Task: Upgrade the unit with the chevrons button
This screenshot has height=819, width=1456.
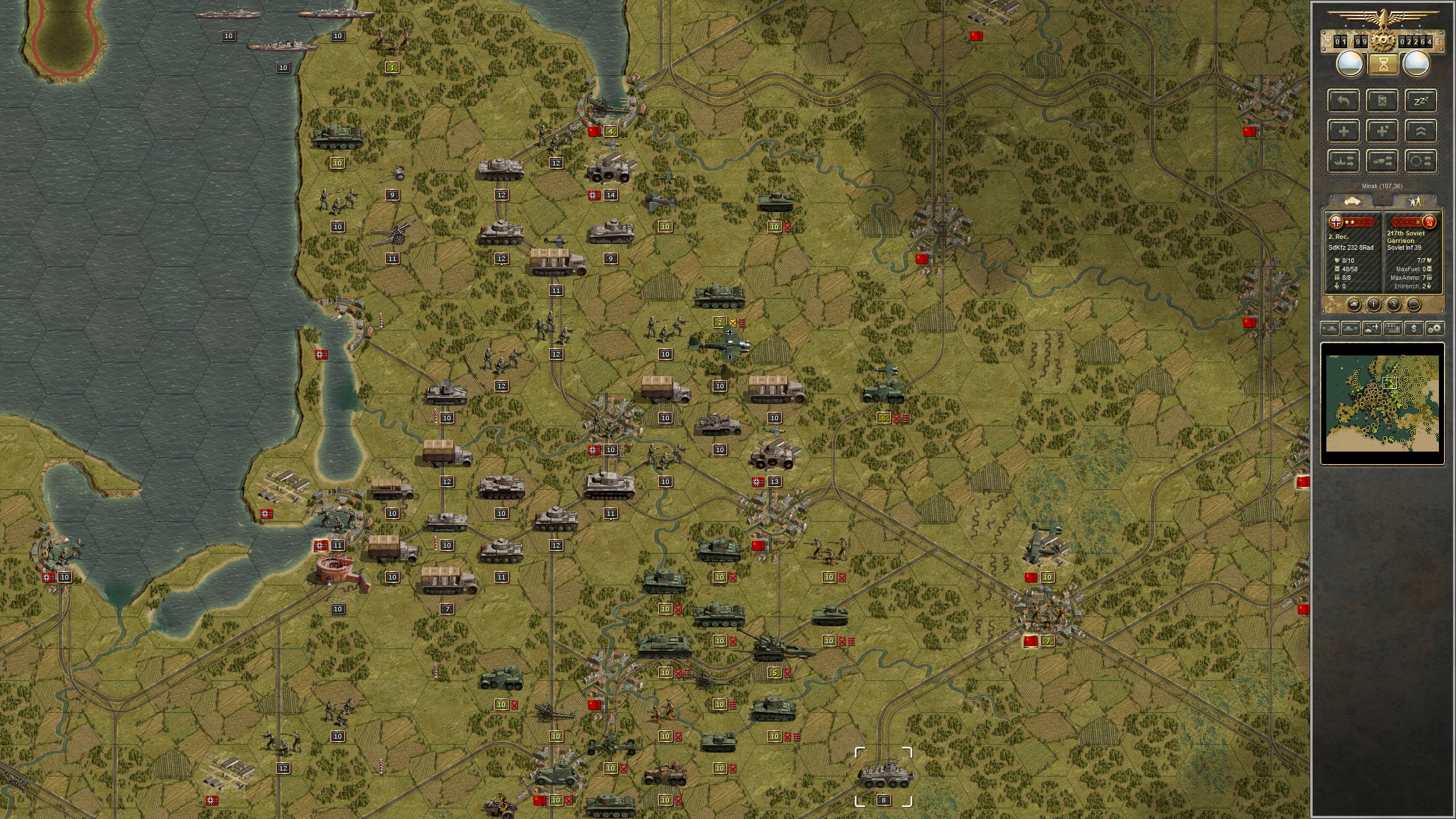Action: pos(1420,131)
